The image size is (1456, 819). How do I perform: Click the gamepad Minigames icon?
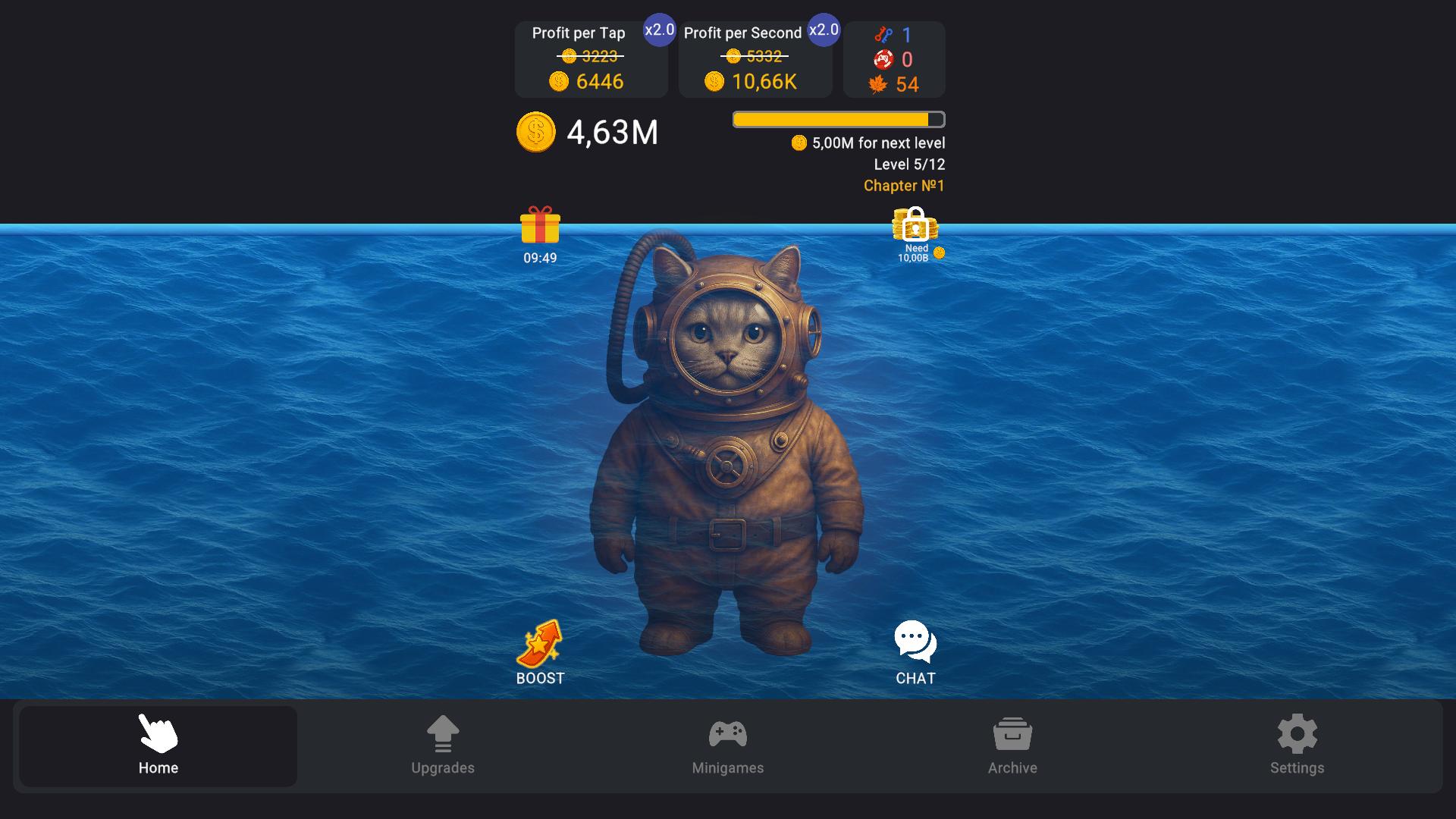(728, 734)
